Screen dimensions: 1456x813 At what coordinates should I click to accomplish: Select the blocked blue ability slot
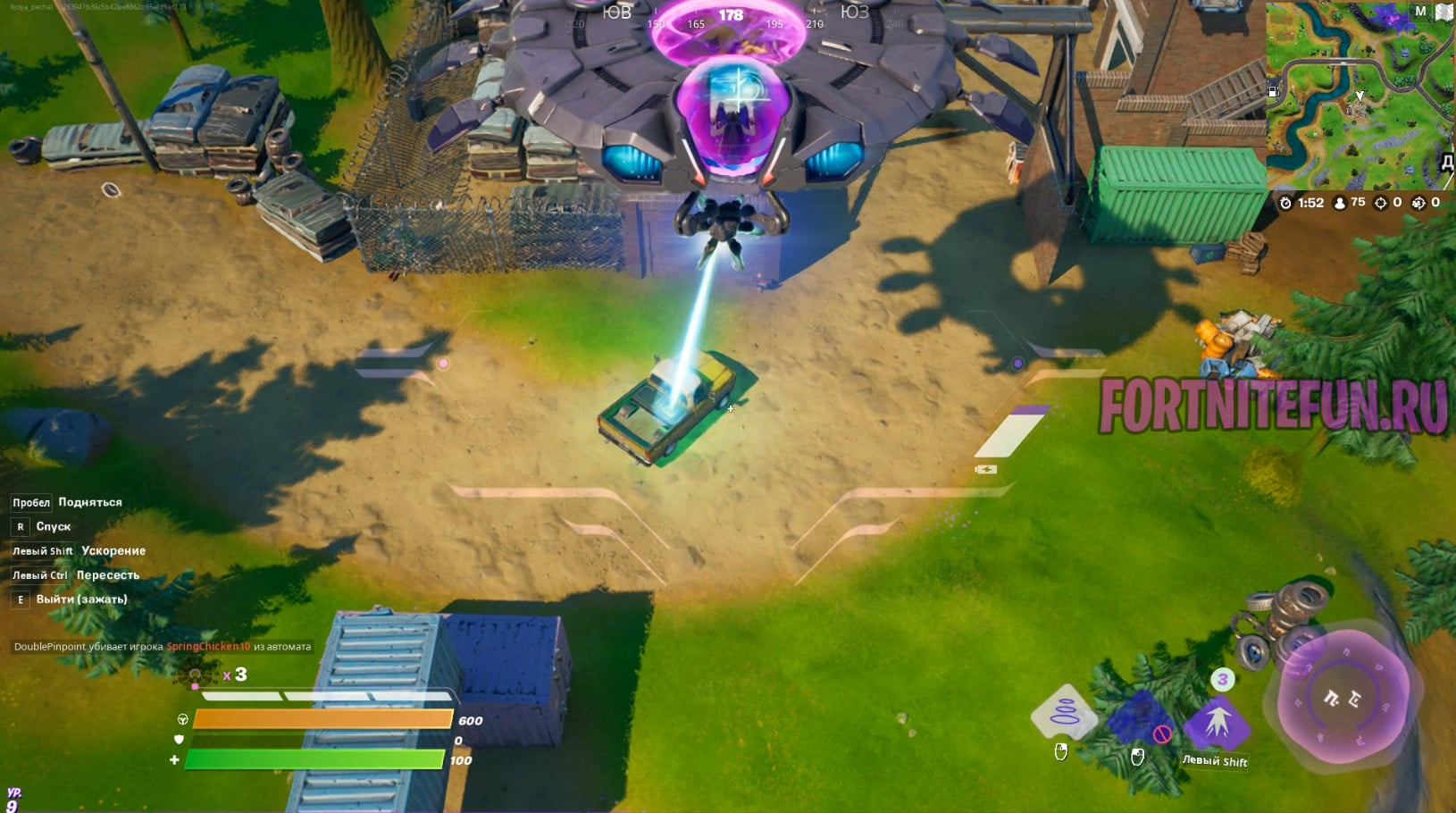pos(1140,718)
